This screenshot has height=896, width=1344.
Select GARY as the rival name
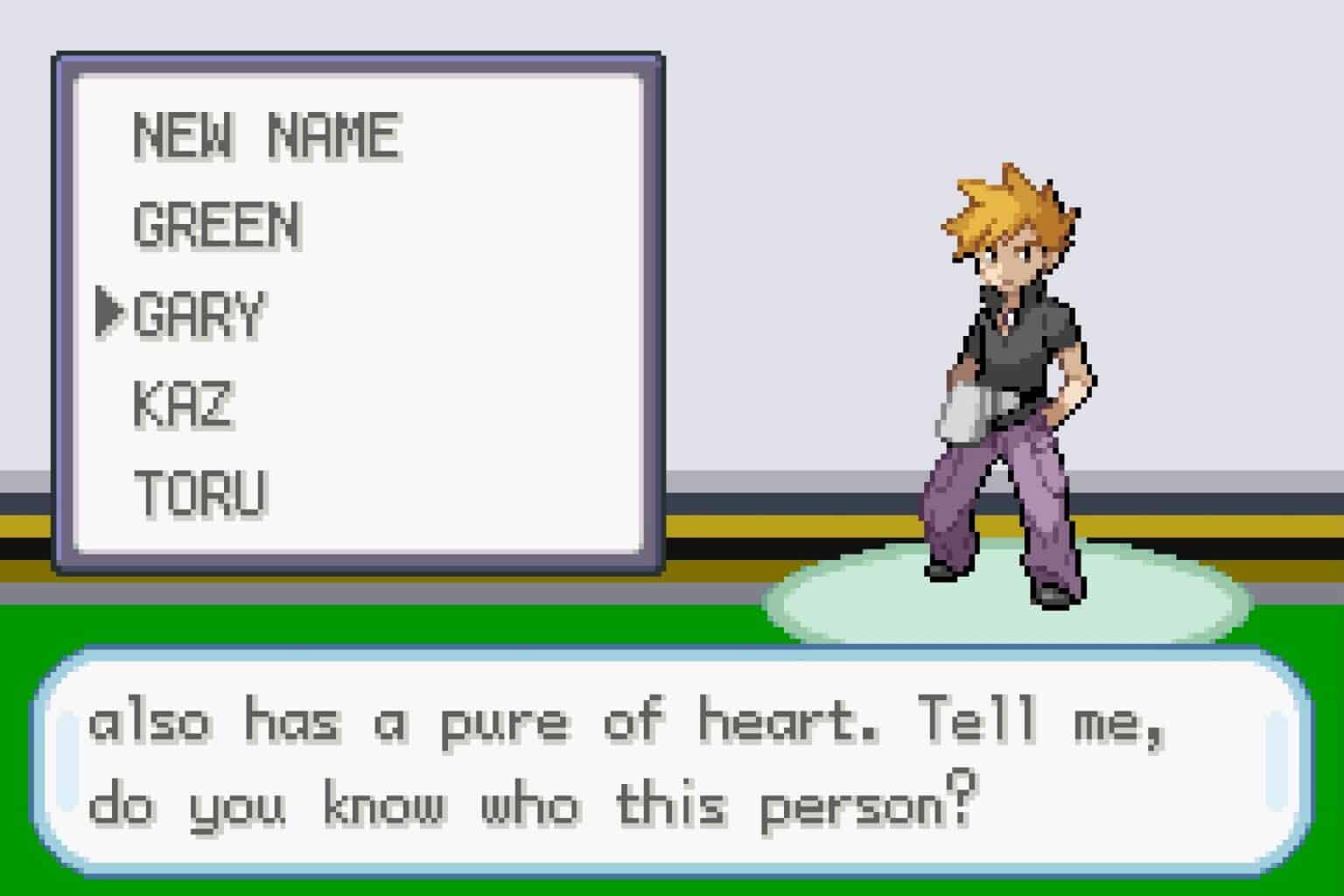click(x=201, y=313)
